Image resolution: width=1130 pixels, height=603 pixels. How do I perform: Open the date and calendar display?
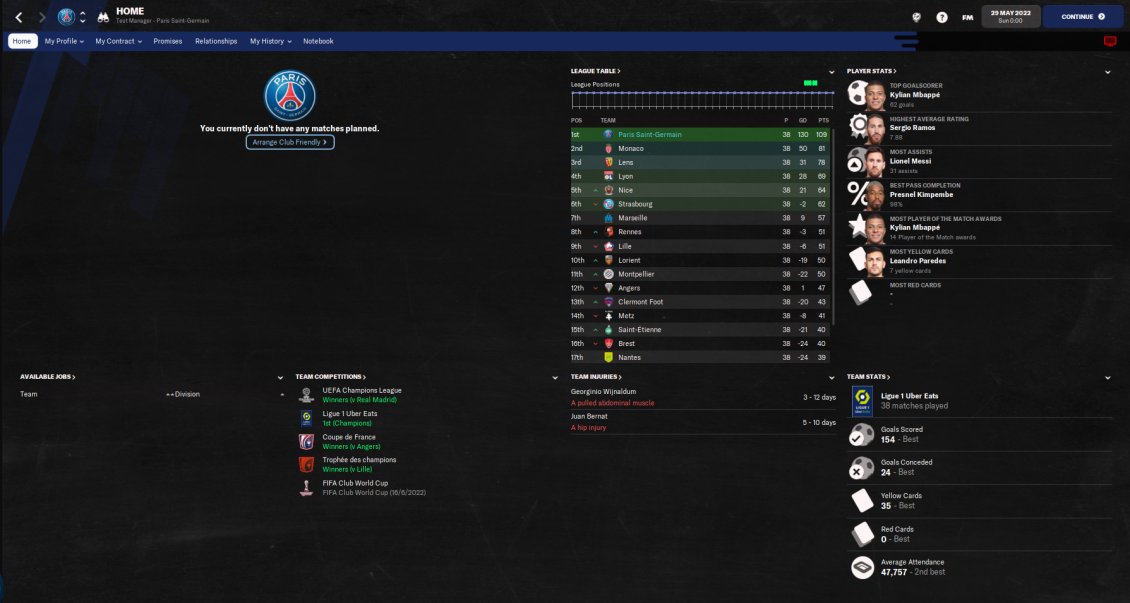(1011, 17)
